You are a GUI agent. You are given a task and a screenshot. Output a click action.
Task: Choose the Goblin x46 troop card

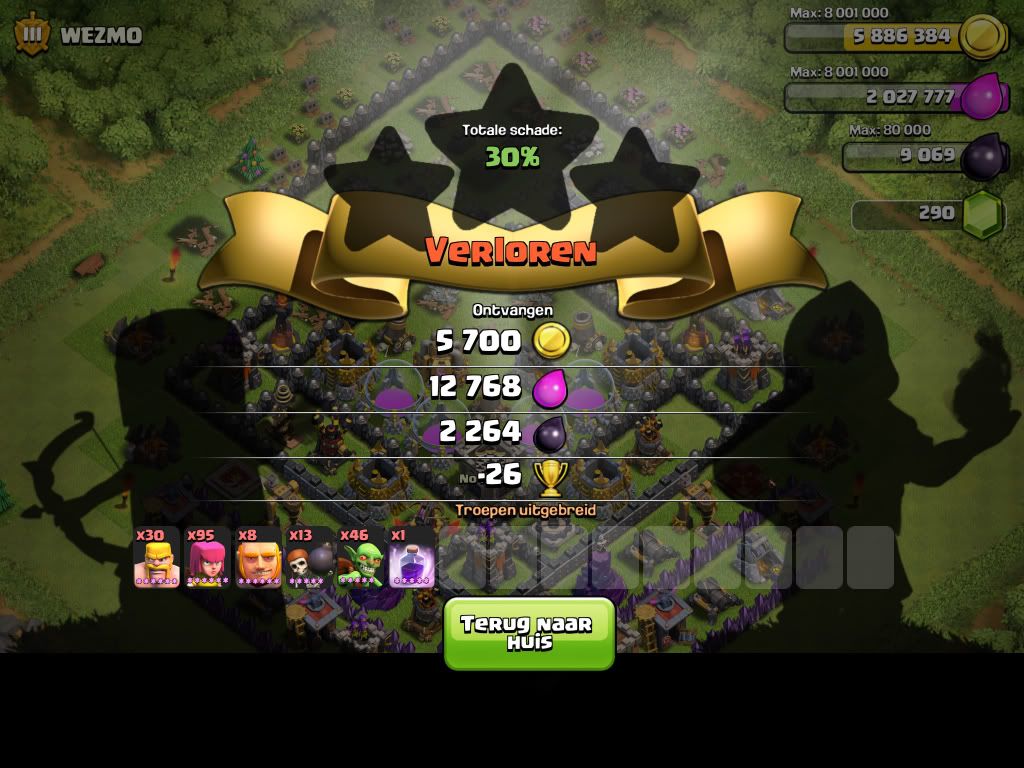[361, 557]
